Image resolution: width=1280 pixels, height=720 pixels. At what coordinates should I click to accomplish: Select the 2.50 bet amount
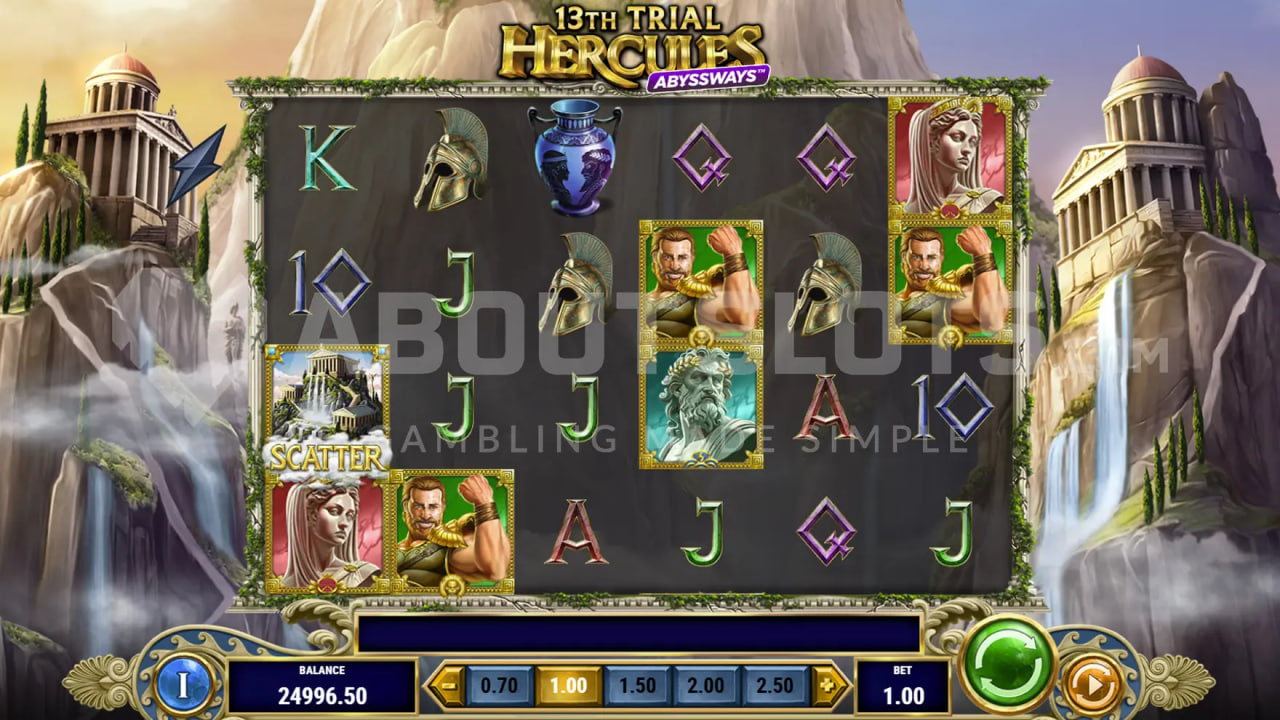pyautogui.click(x=773, y=686)
